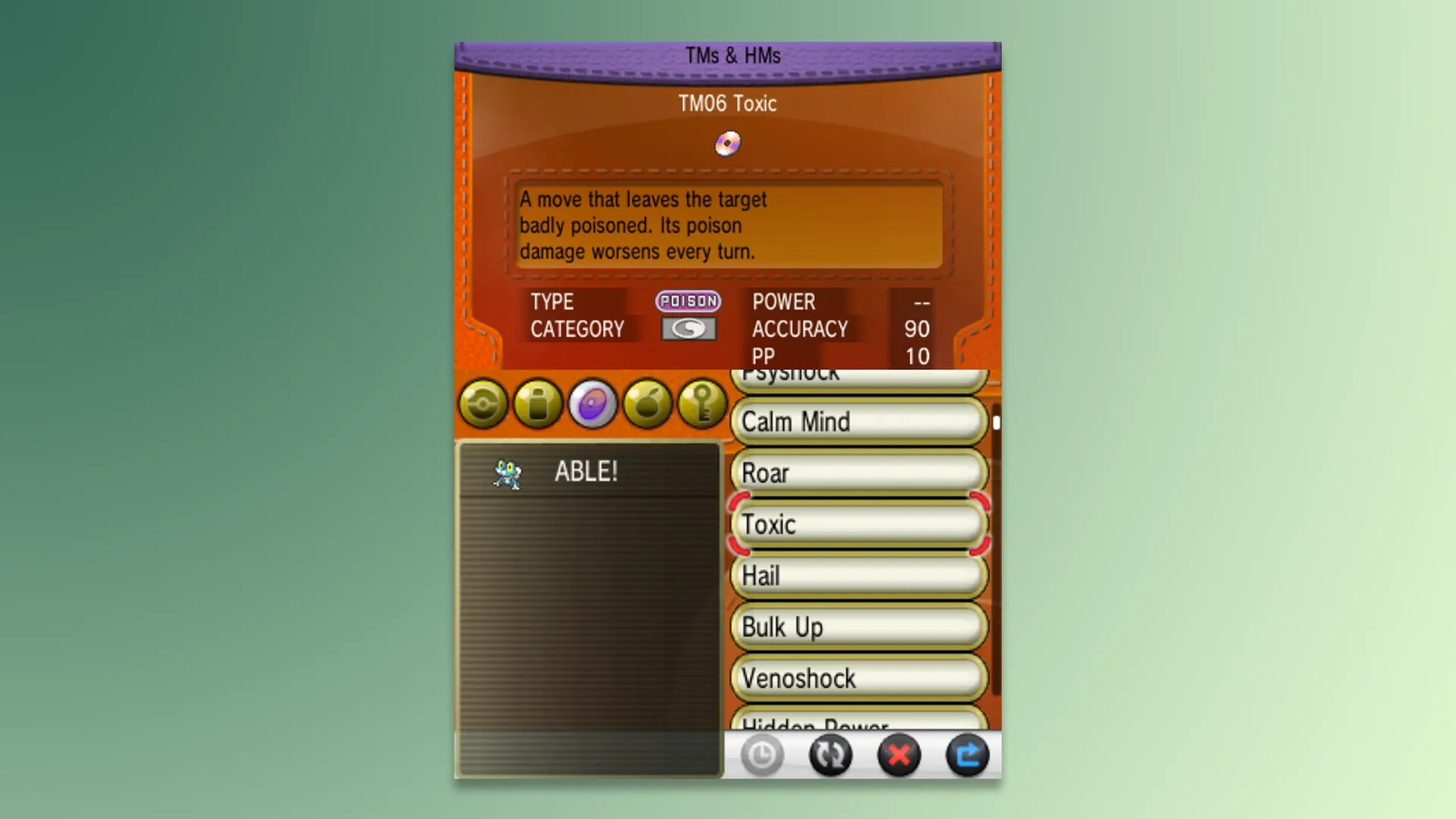Image resolution: width=1456 pixels, height=819 pixels.
Task: Cancel using the red X icon
Action: (x=899, y=755)
